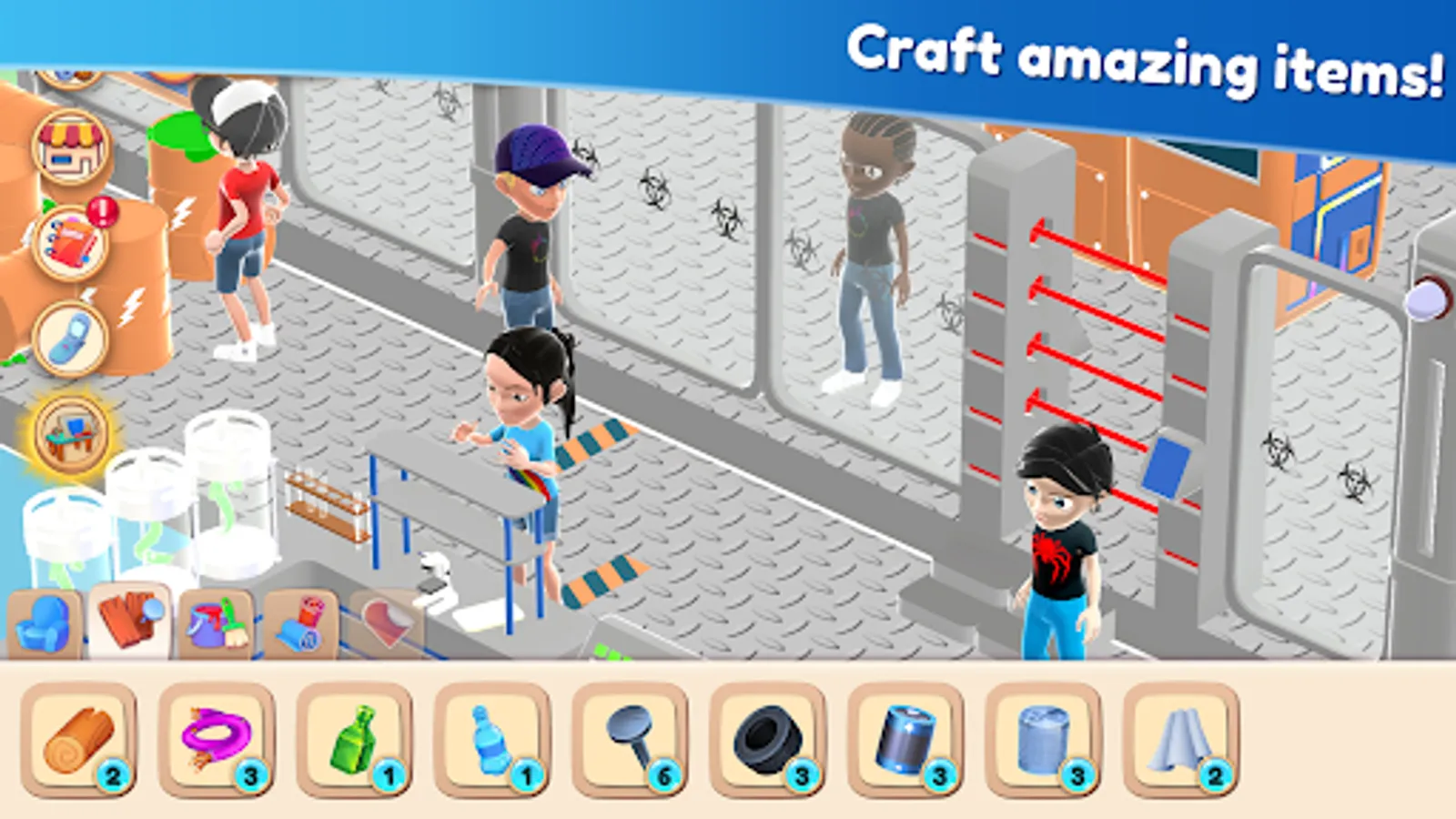This screenshot has width=1456, height=819.
Task: Switch to the armchair furniture tab
Action: 45,623
